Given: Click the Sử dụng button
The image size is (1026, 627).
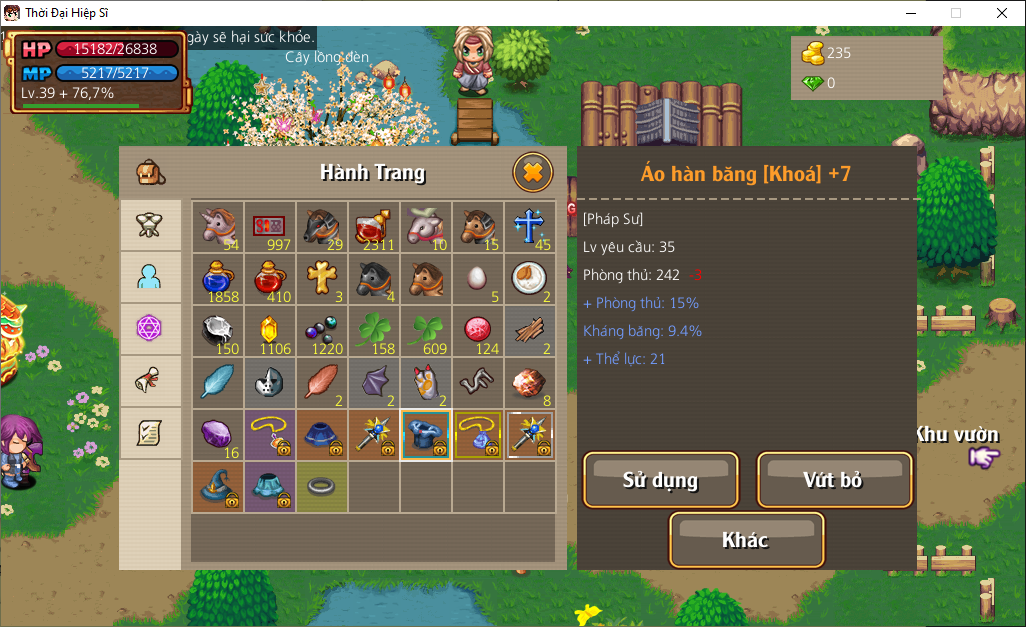Looking at the screenshot, I should click(660, 480).
